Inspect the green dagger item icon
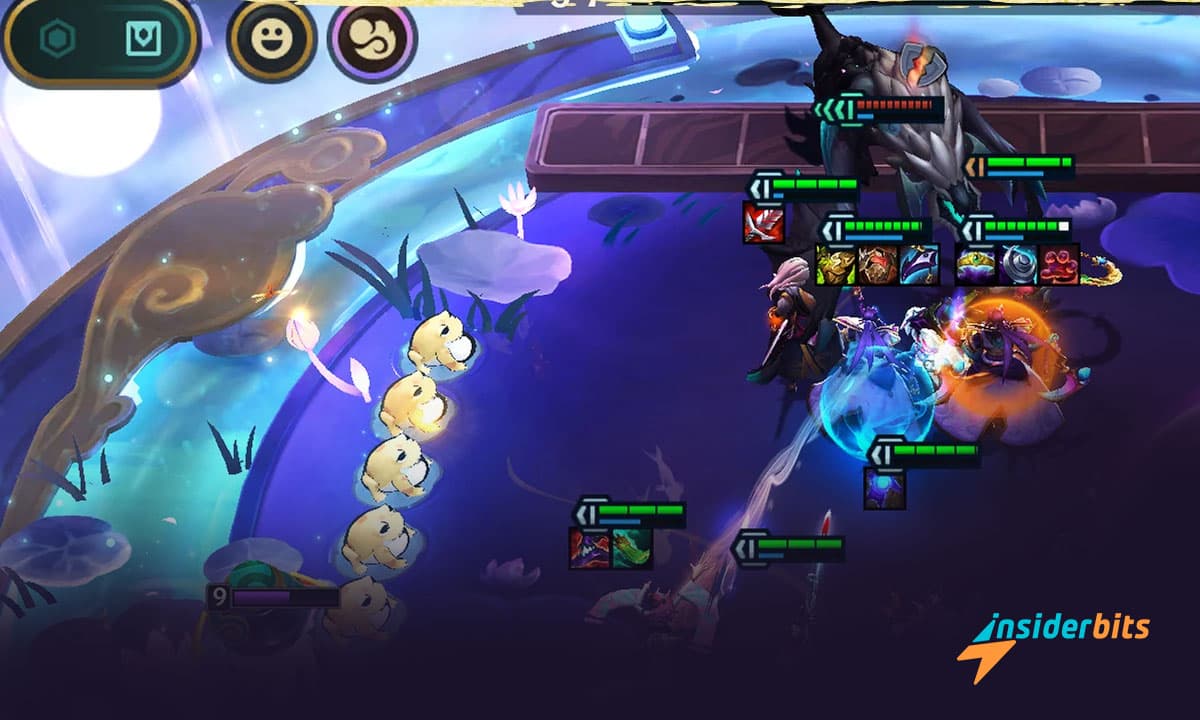Viewport: 1200px width, 720px height. (x=632, y=548)
